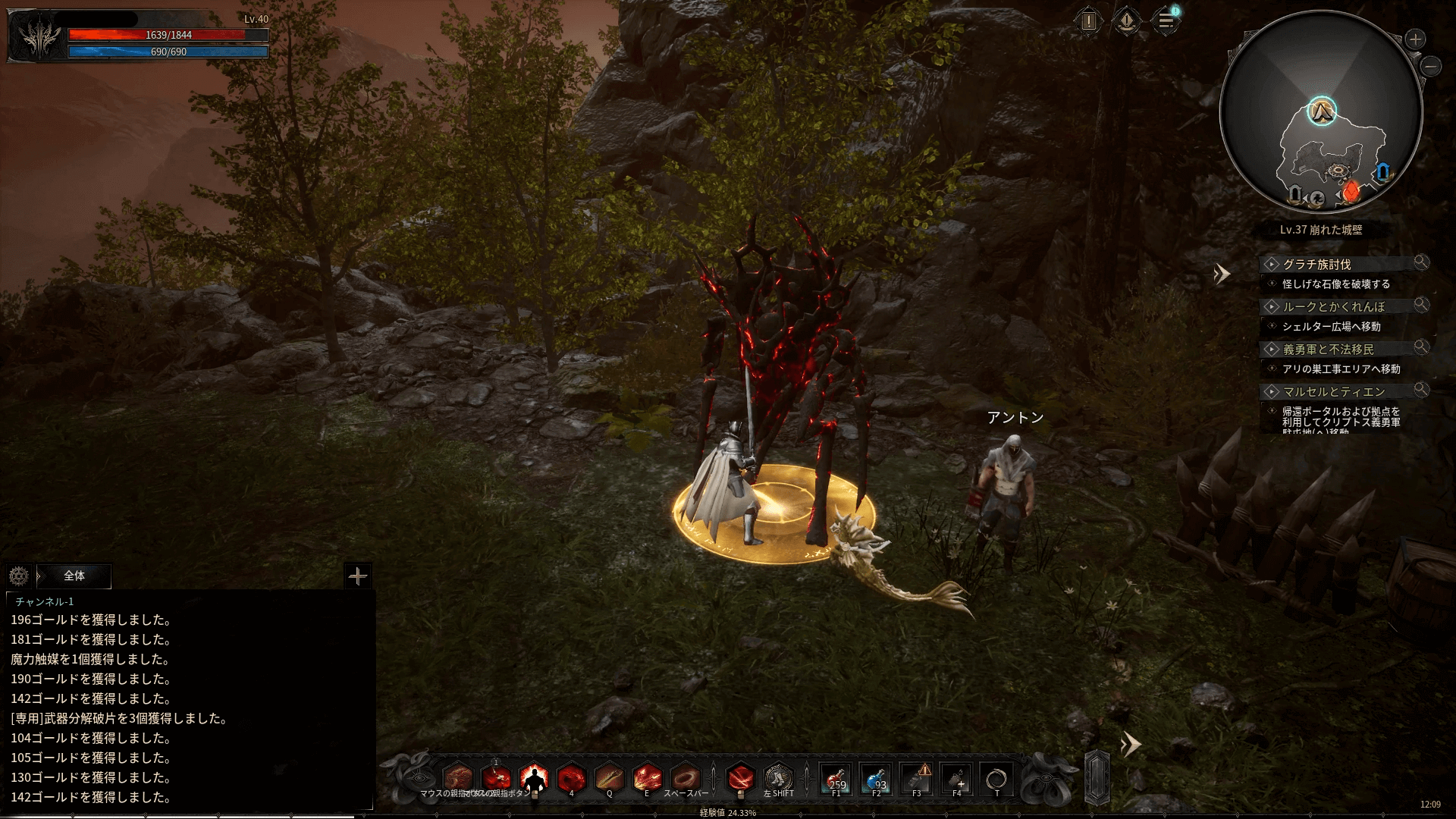Image resolution: width=1456 pixels, height=819 pixels.
Task: Use the boots dash skill on 左 SHIFT
Action: click(778, 779)
